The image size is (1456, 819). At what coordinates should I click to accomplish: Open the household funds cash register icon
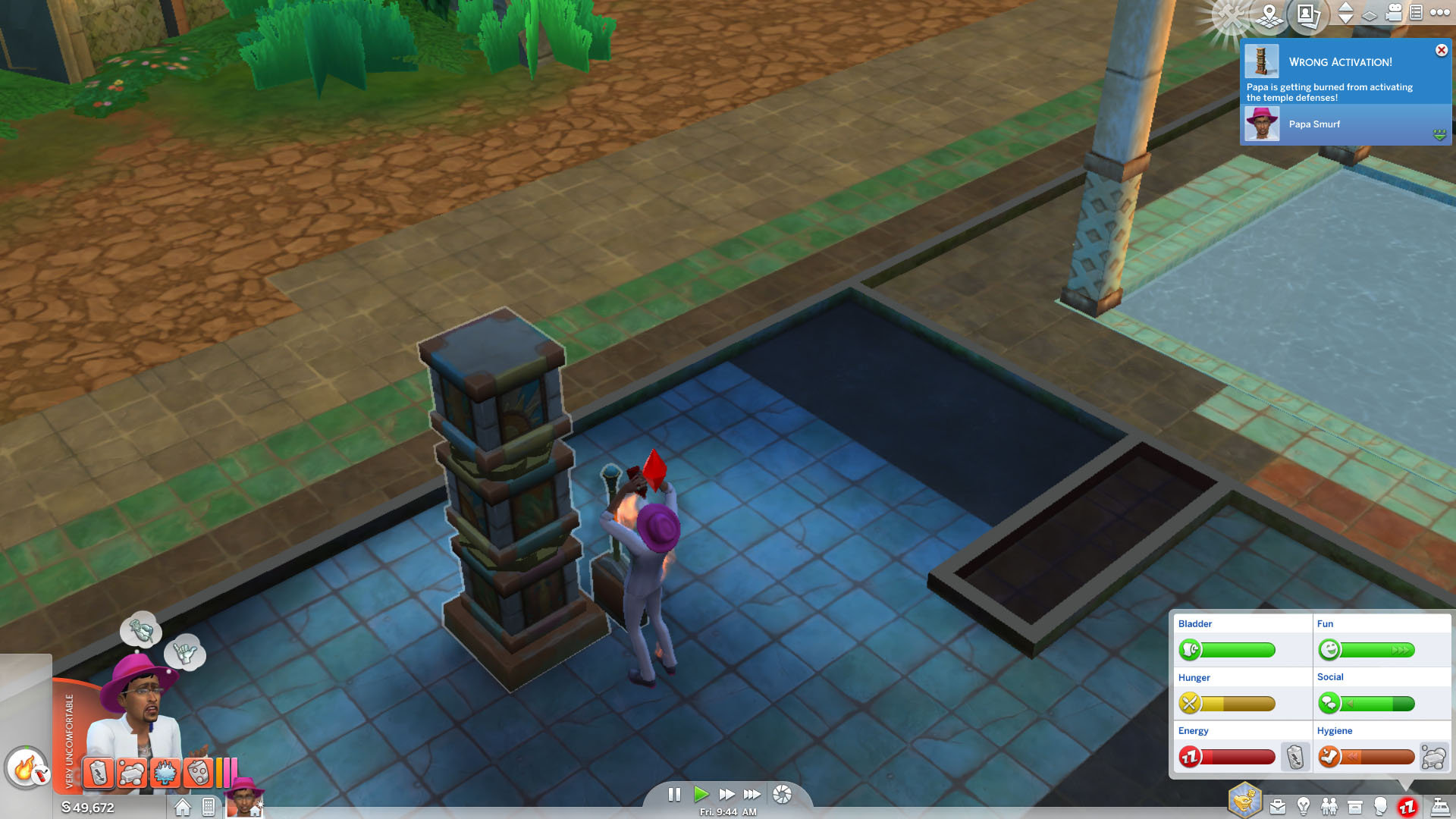[x=1440, y=806]
